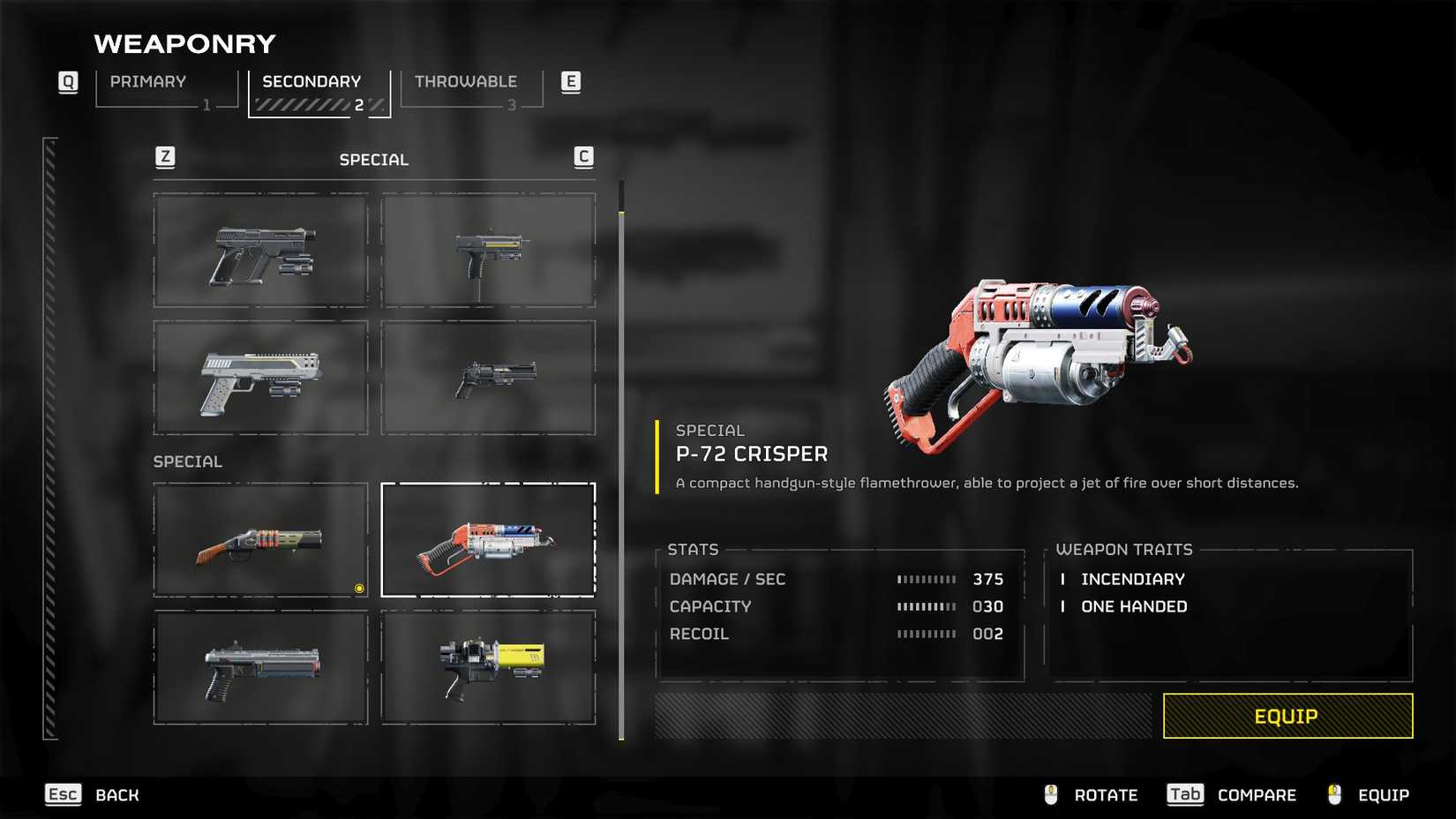1456x819 pixels.
Task: Pick the grey grenade pistol slot
Action: 260,667
